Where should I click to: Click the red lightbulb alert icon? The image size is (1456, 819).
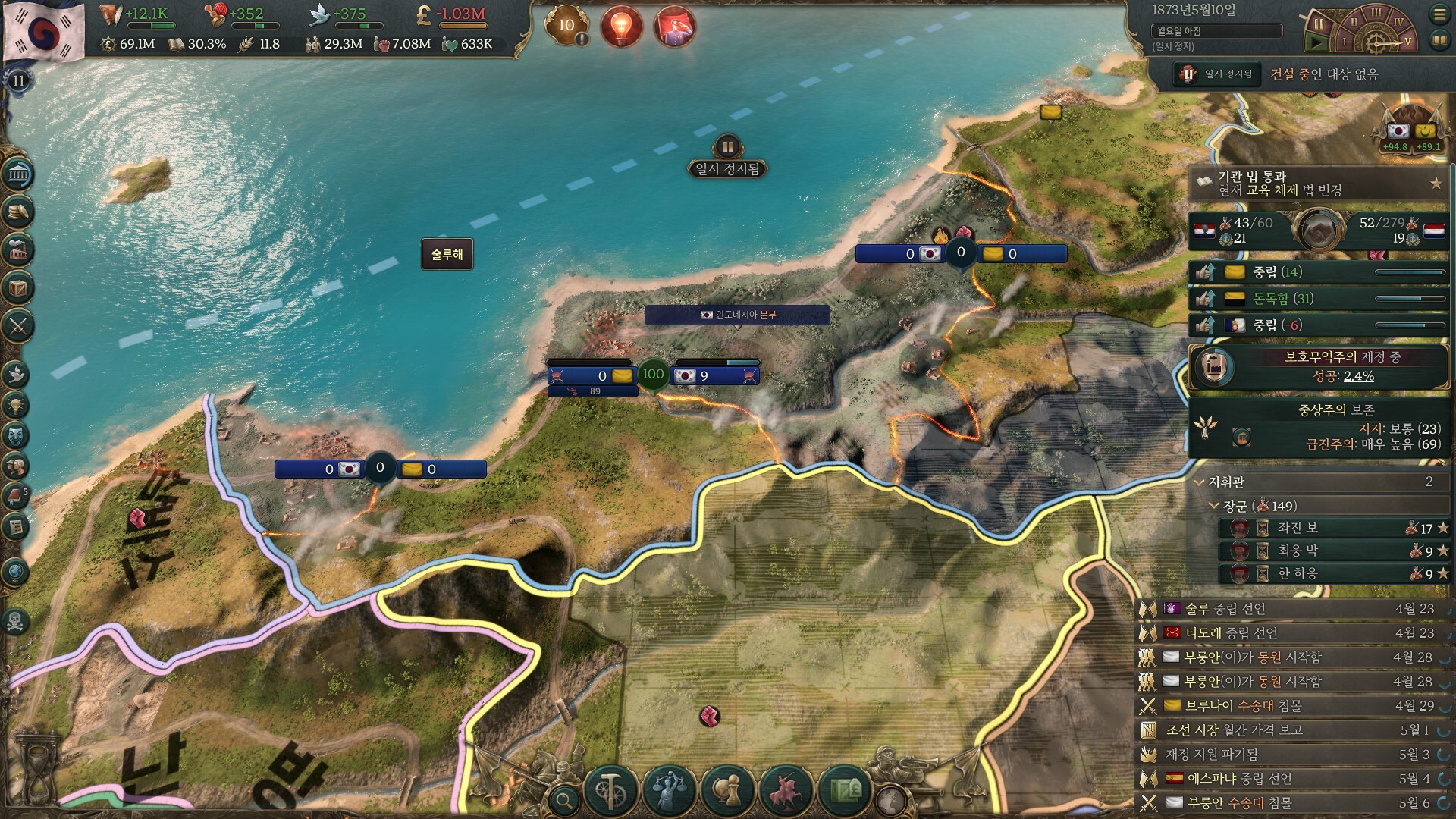[x=621, y=27]
